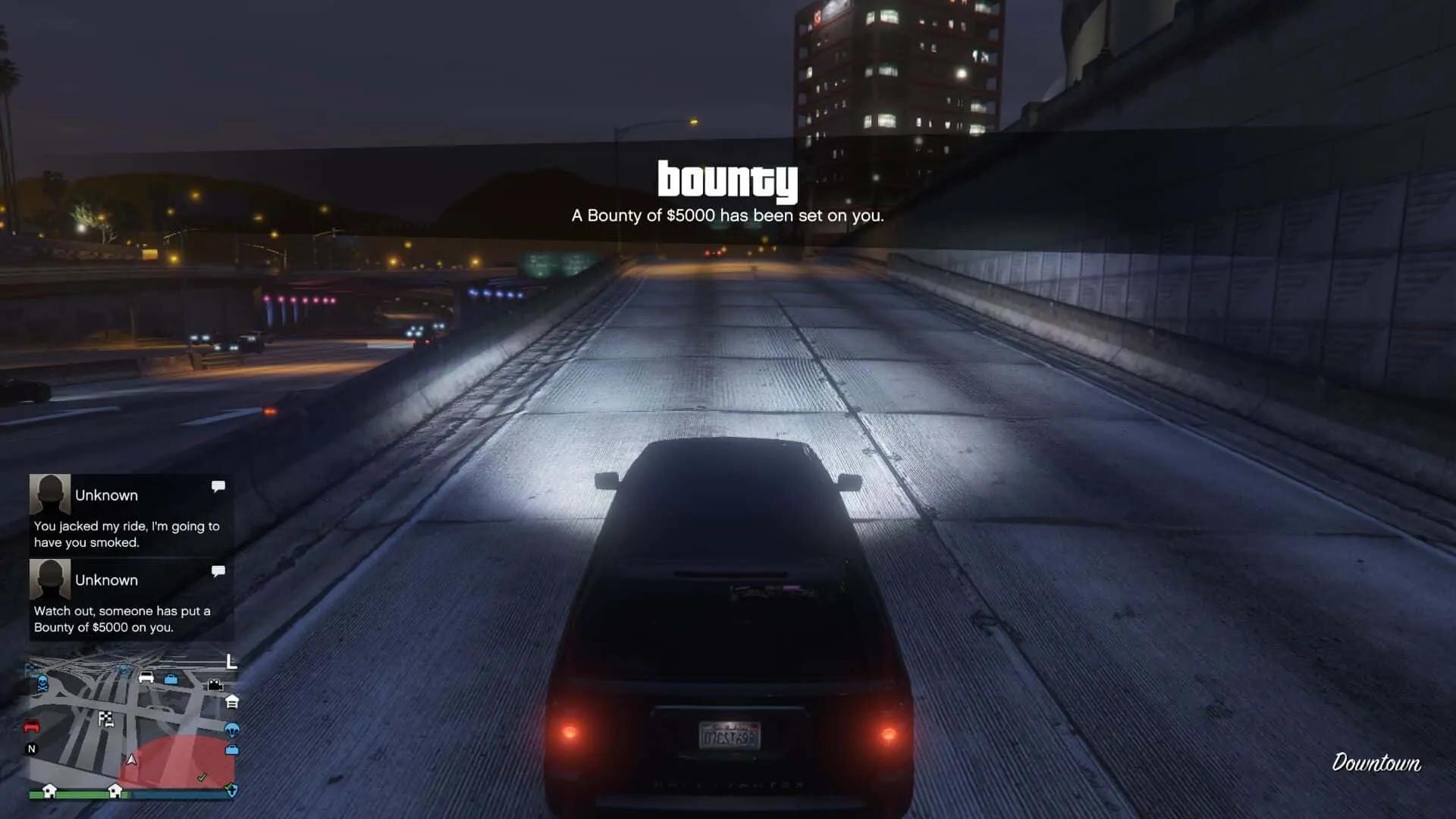Screen dimensions: 1456x819
Task: Click the left house marker on the stat bar
Action: click(50, 791)
